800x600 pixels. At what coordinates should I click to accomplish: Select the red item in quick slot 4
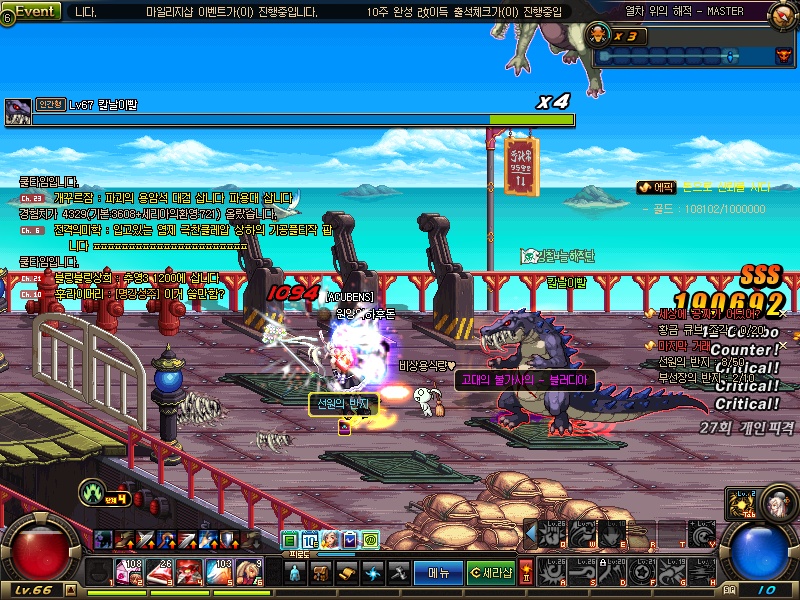[191, 572]
